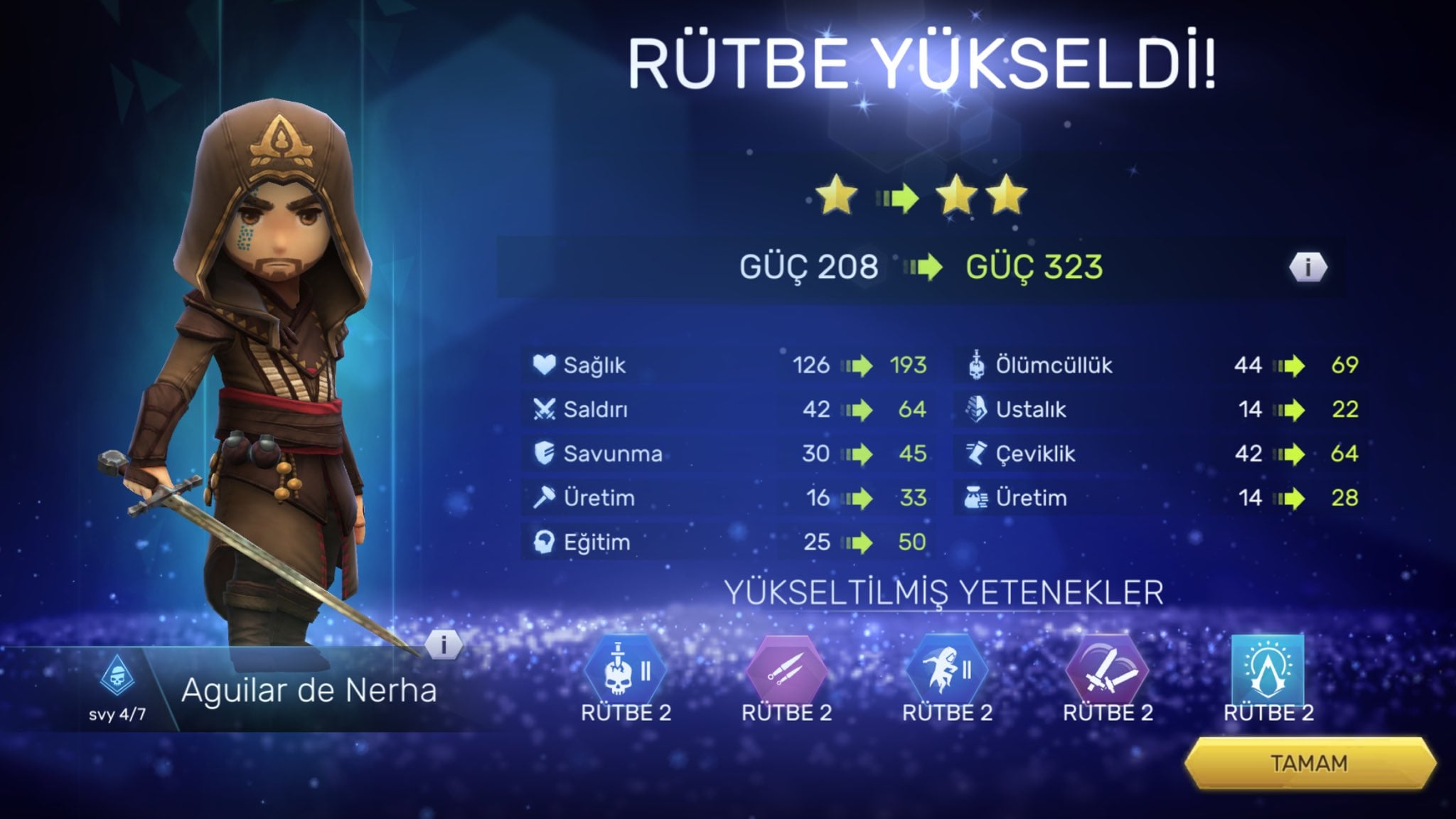Open the power info icon beside GÜÇ 323
The width and height of the screenshot is (1456, 819).
pyautogui.click(x=1307, y=267)
